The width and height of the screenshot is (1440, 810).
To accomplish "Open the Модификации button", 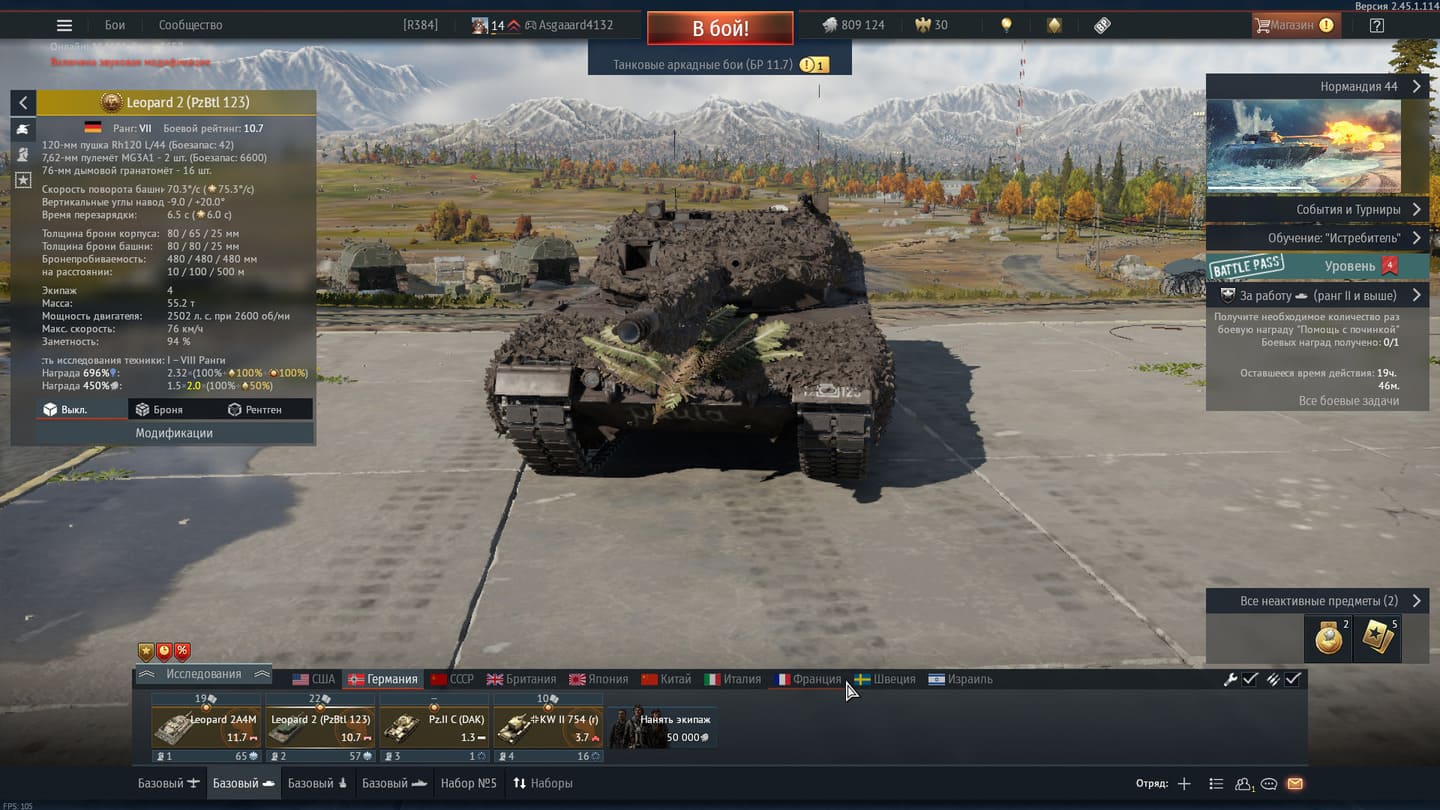I will (x=174, y=433).
